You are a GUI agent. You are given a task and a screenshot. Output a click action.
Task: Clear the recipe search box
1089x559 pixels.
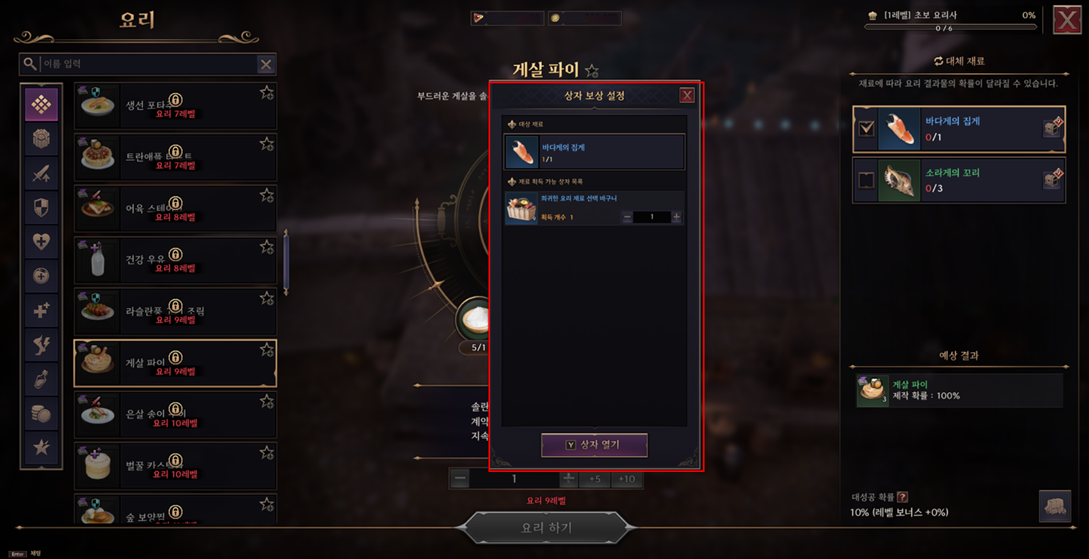(266, 64)
